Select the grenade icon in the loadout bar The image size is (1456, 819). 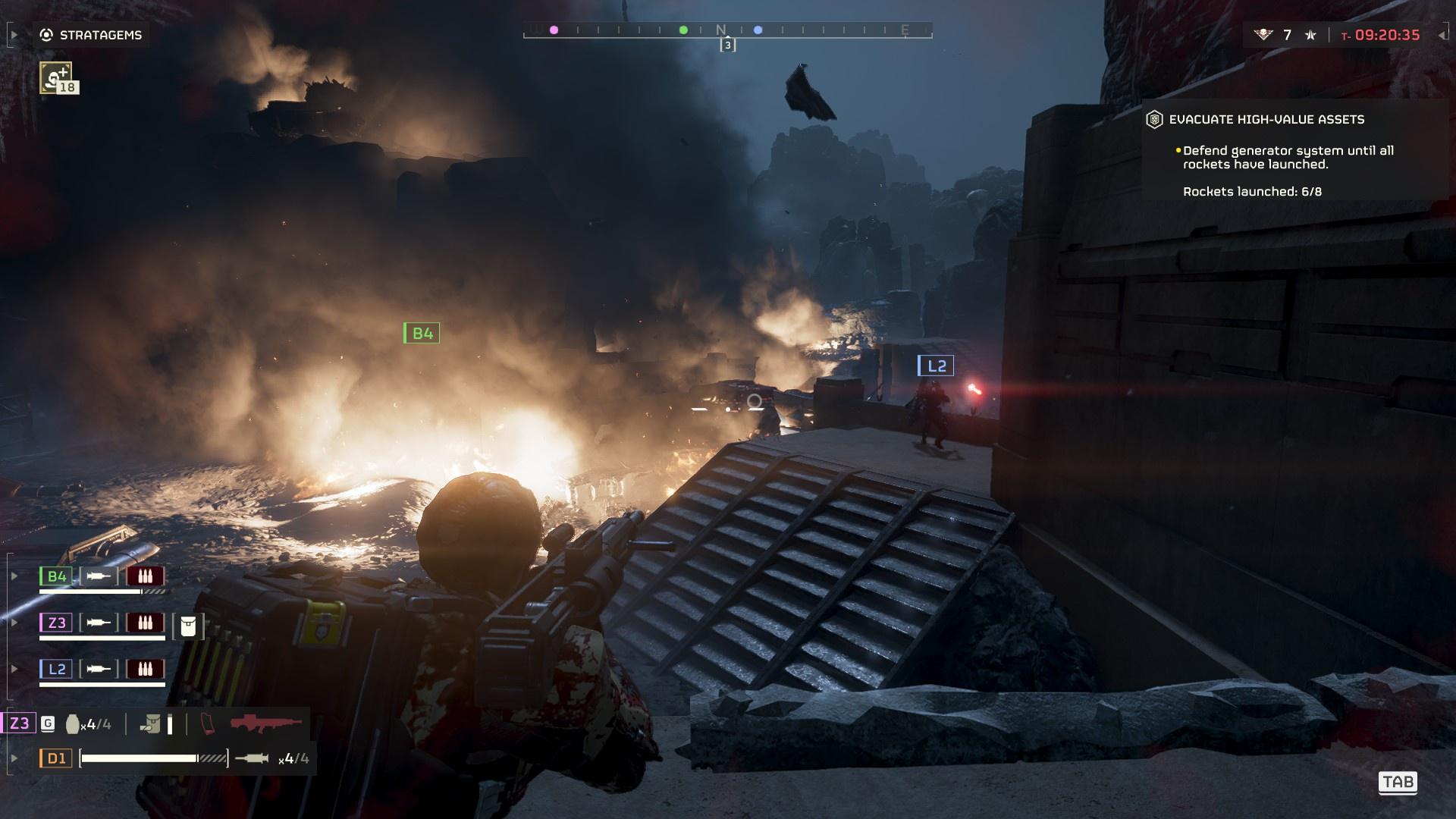click(73, 724)
